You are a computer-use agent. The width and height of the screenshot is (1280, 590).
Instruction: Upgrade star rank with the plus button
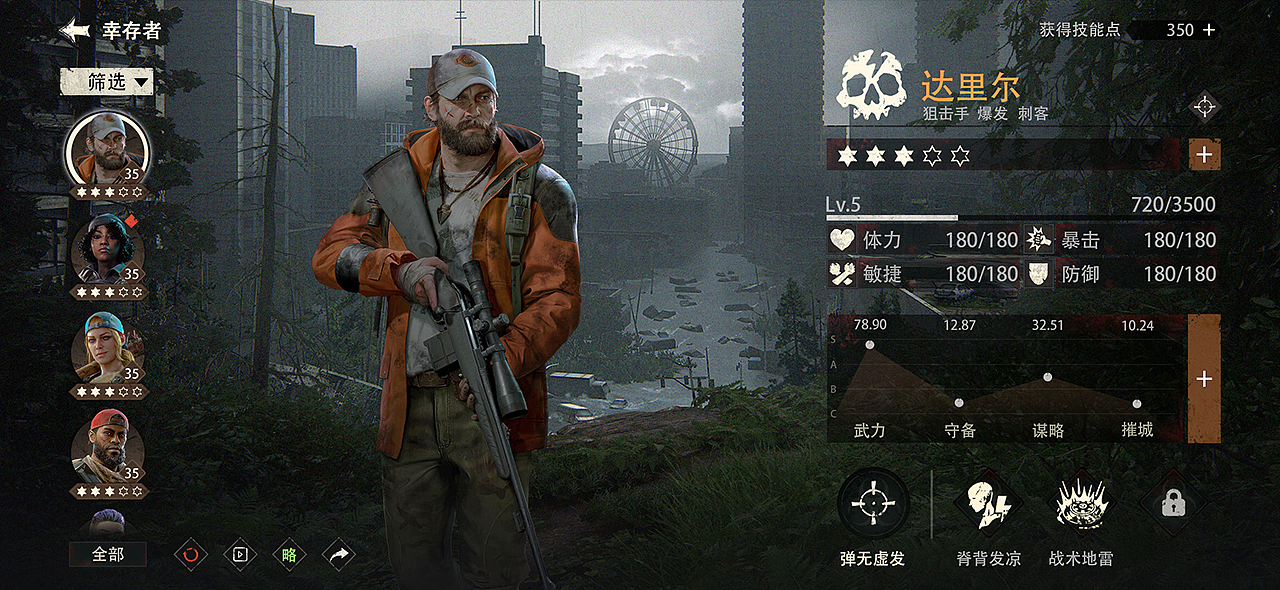[1204, 155]
